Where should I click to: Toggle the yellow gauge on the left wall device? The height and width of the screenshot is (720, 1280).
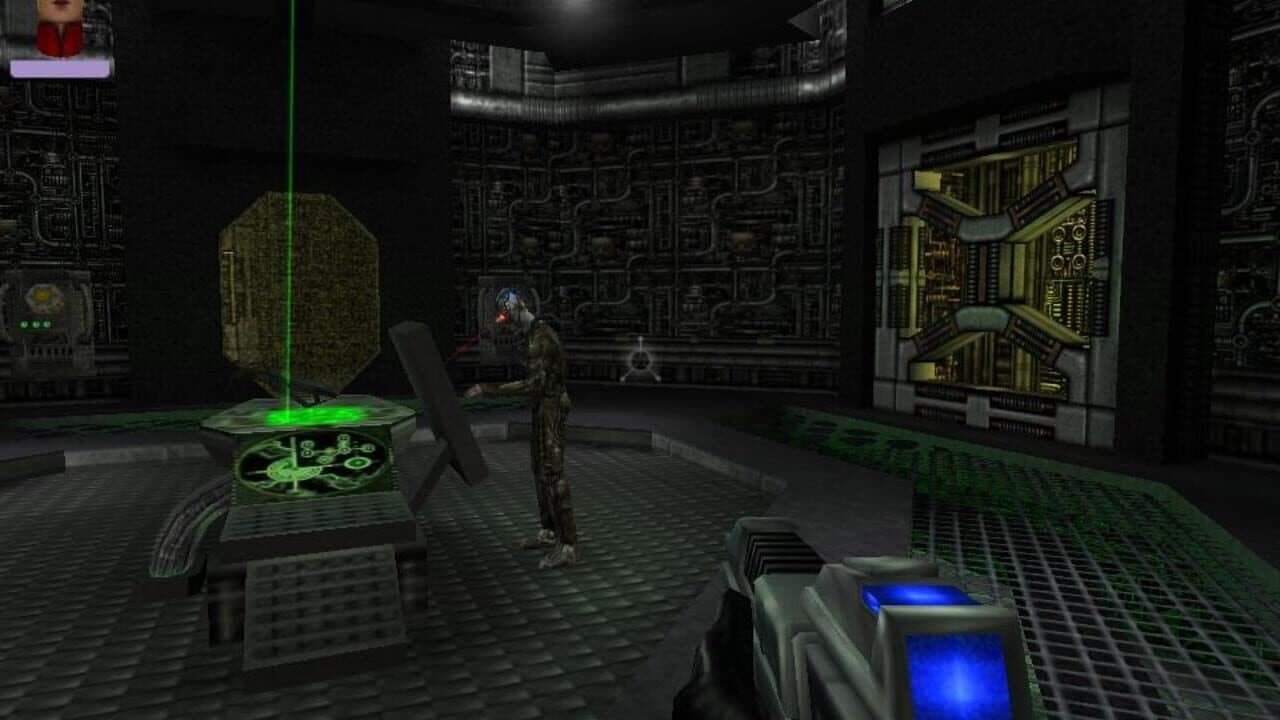click(40, 296)
